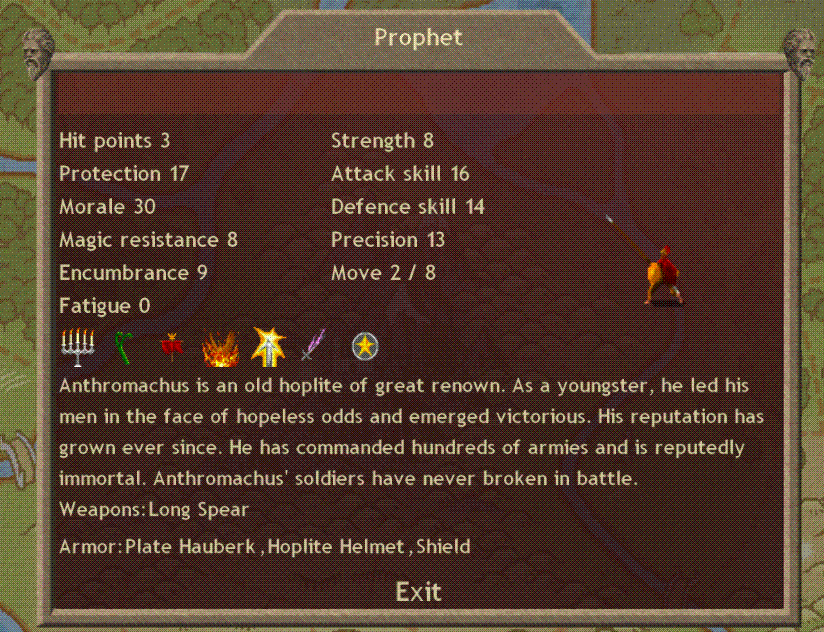Select the purple sword icon
This screenshot has width=824, height=632.
(x=314, y=347)
